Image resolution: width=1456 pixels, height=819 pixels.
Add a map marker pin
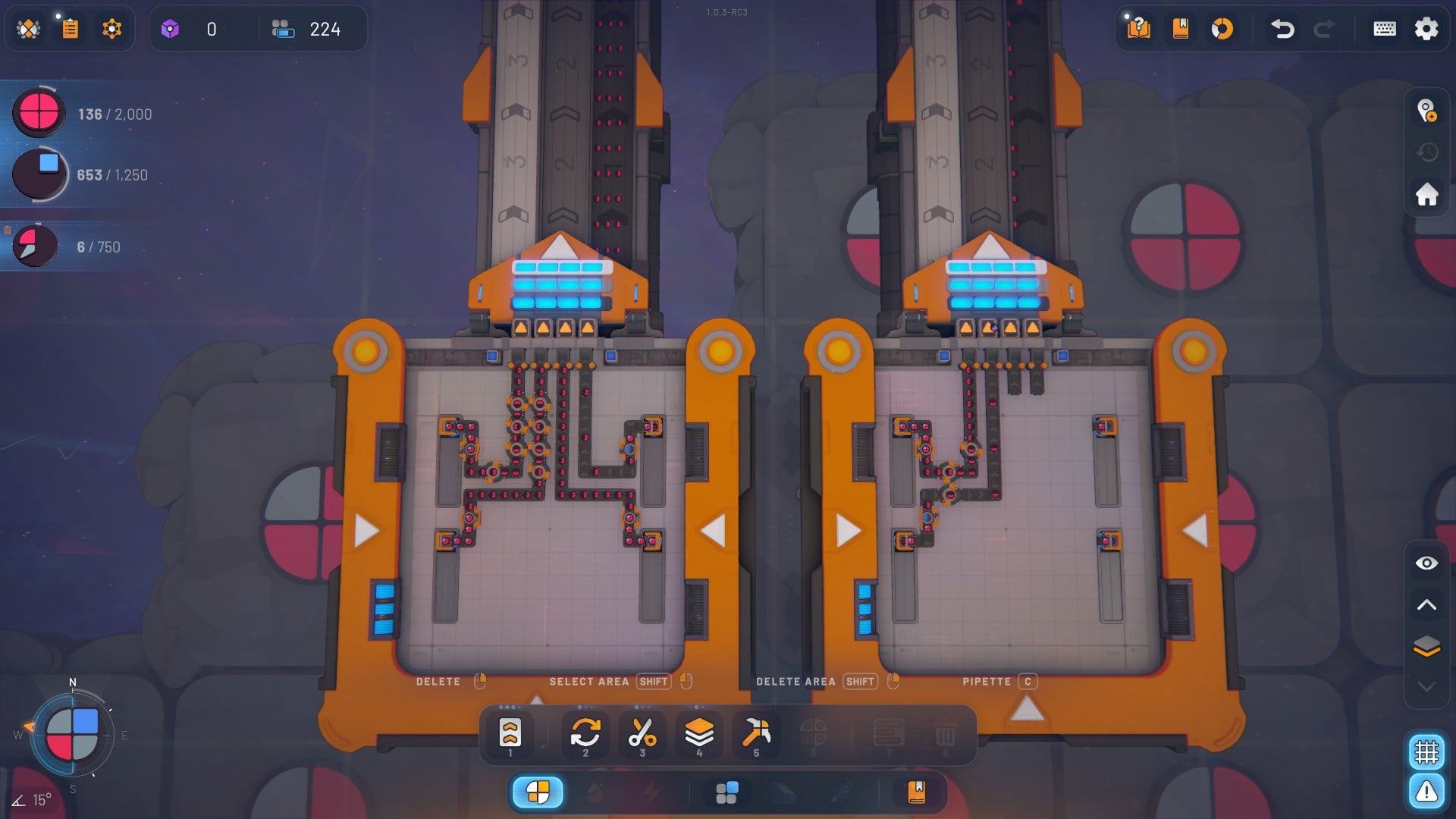click(1426, 111)
